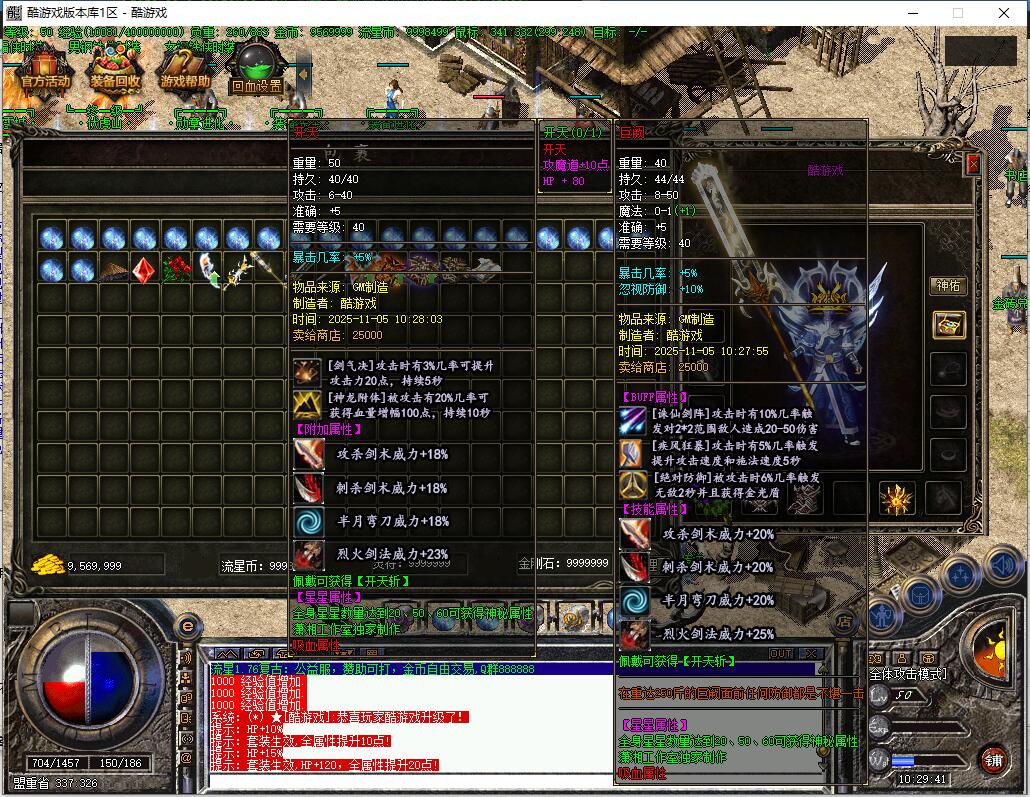
Task: Minimize the game window
Action: click(912, 13)
